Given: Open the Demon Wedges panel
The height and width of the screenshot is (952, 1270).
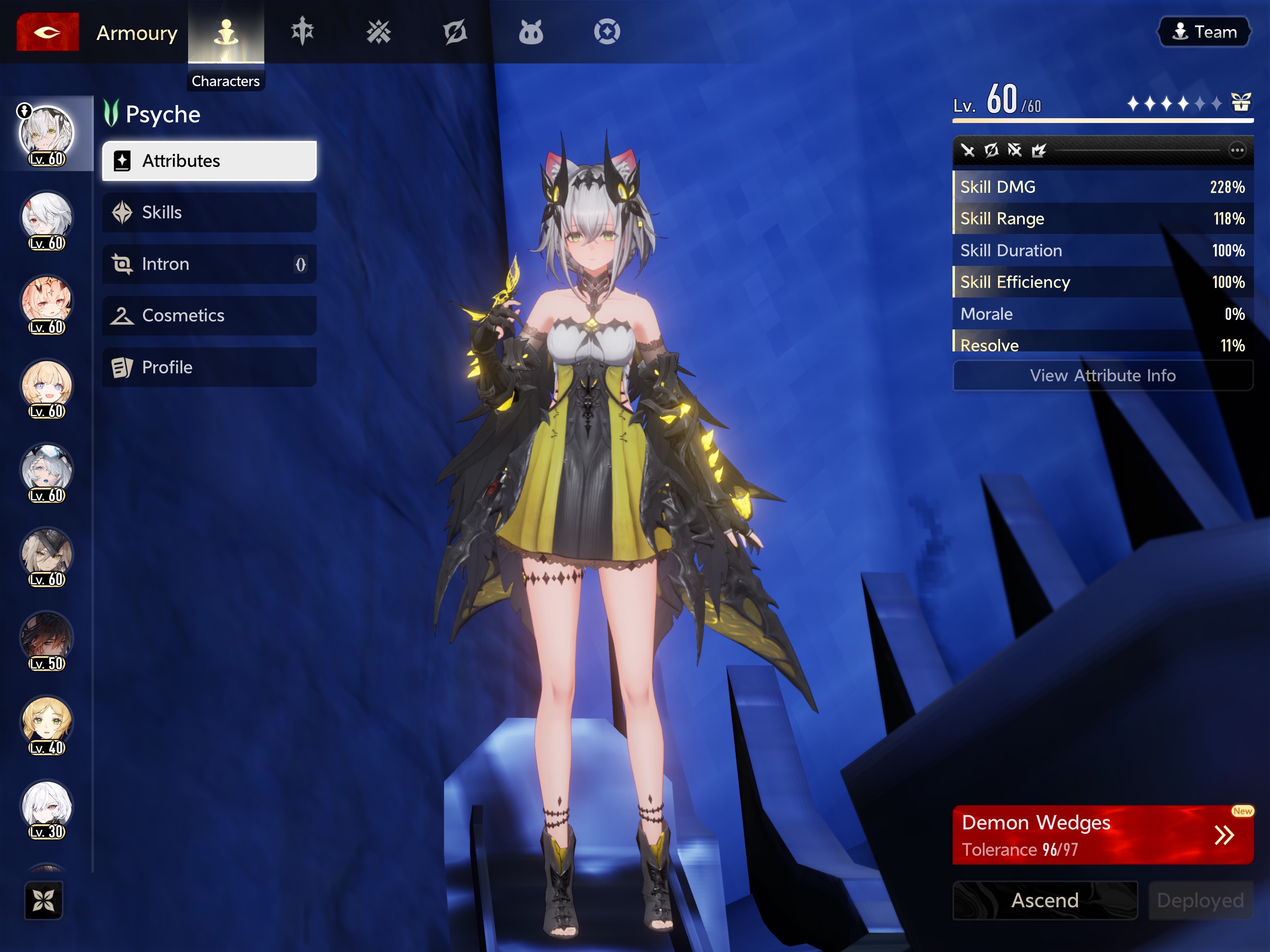Looking at the screenshot, I should [1102, 835].
